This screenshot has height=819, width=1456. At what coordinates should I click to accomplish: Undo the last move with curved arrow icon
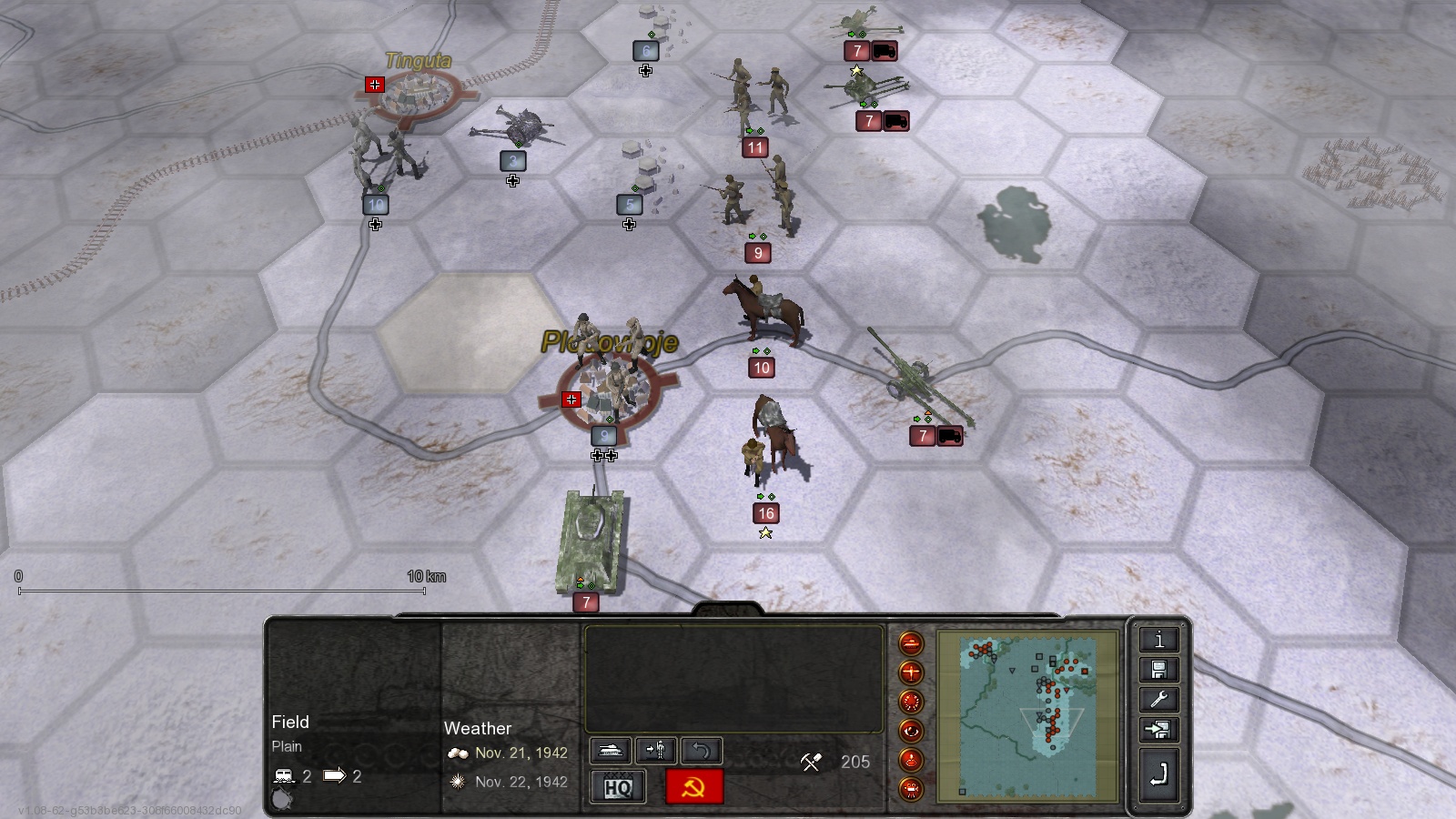point(699,750)
